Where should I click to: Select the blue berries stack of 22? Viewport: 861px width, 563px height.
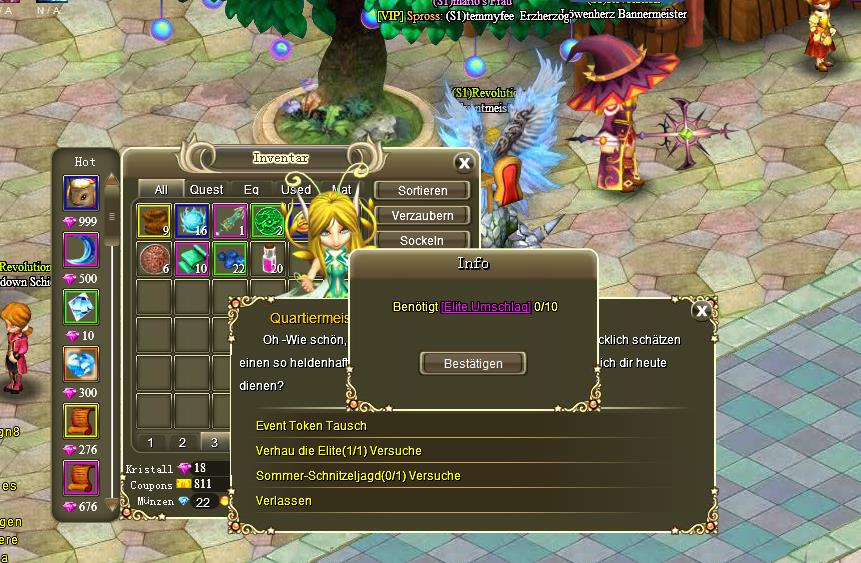point(231,258)
